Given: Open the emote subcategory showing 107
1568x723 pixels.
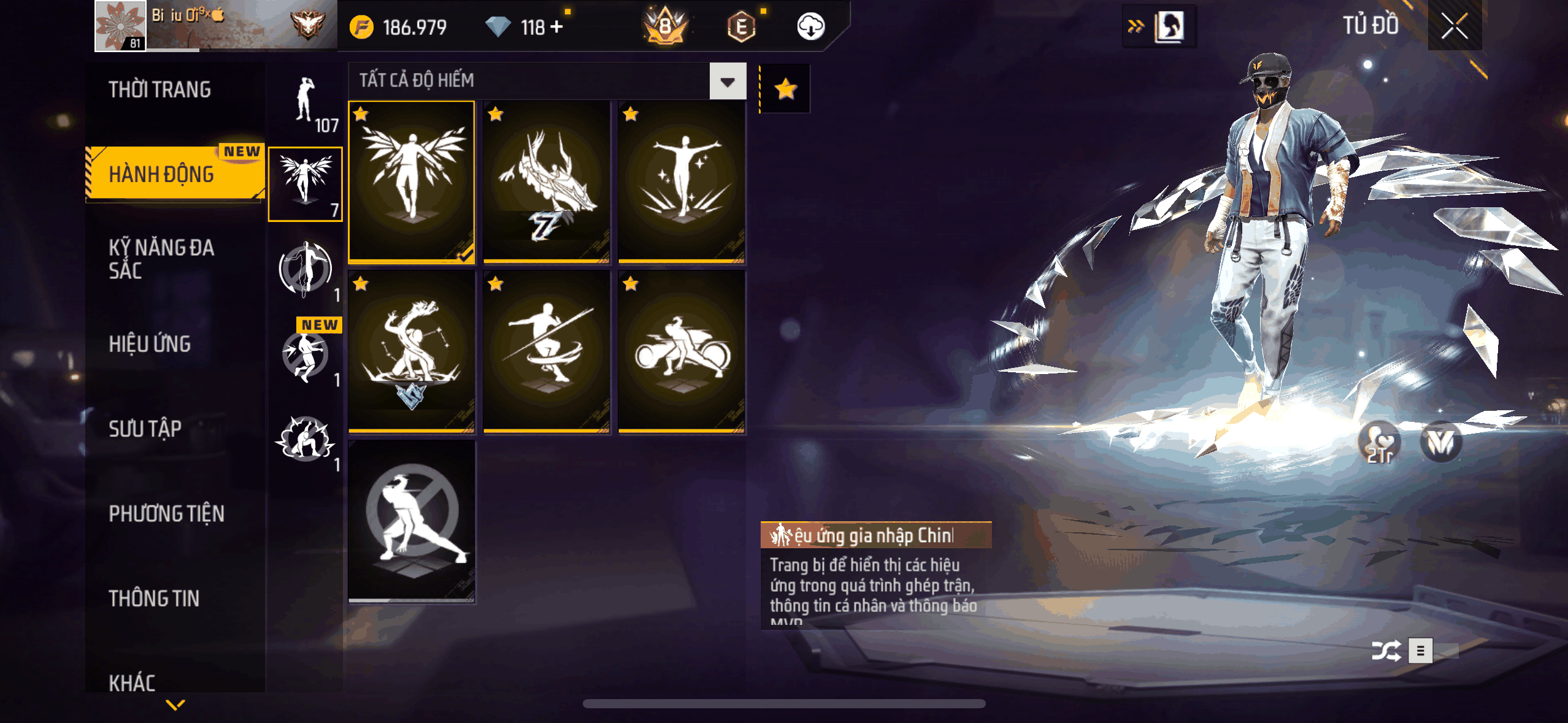Looking at the screenshot, I should (x=306, y=103).
